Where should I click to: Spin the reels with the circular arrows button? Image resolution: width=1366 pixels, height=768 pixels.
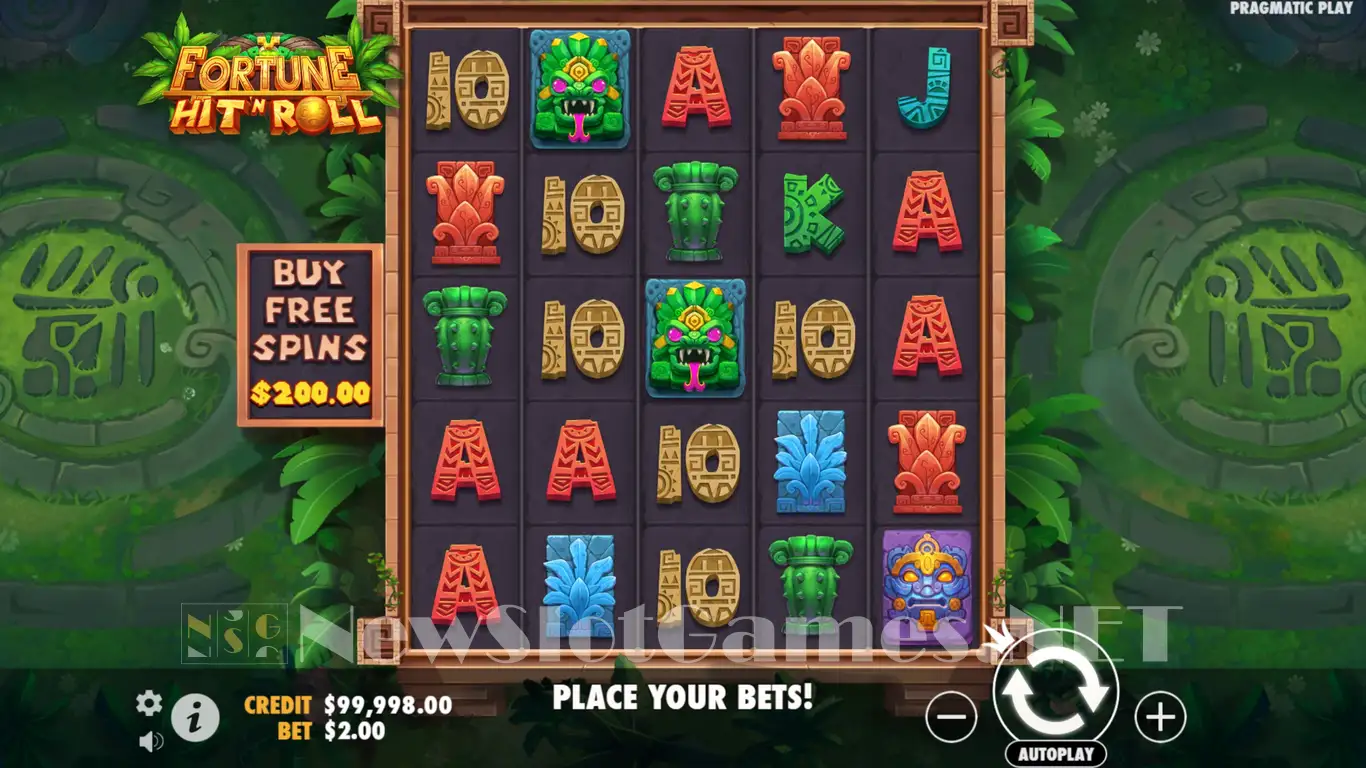[x=1056, y=692]
